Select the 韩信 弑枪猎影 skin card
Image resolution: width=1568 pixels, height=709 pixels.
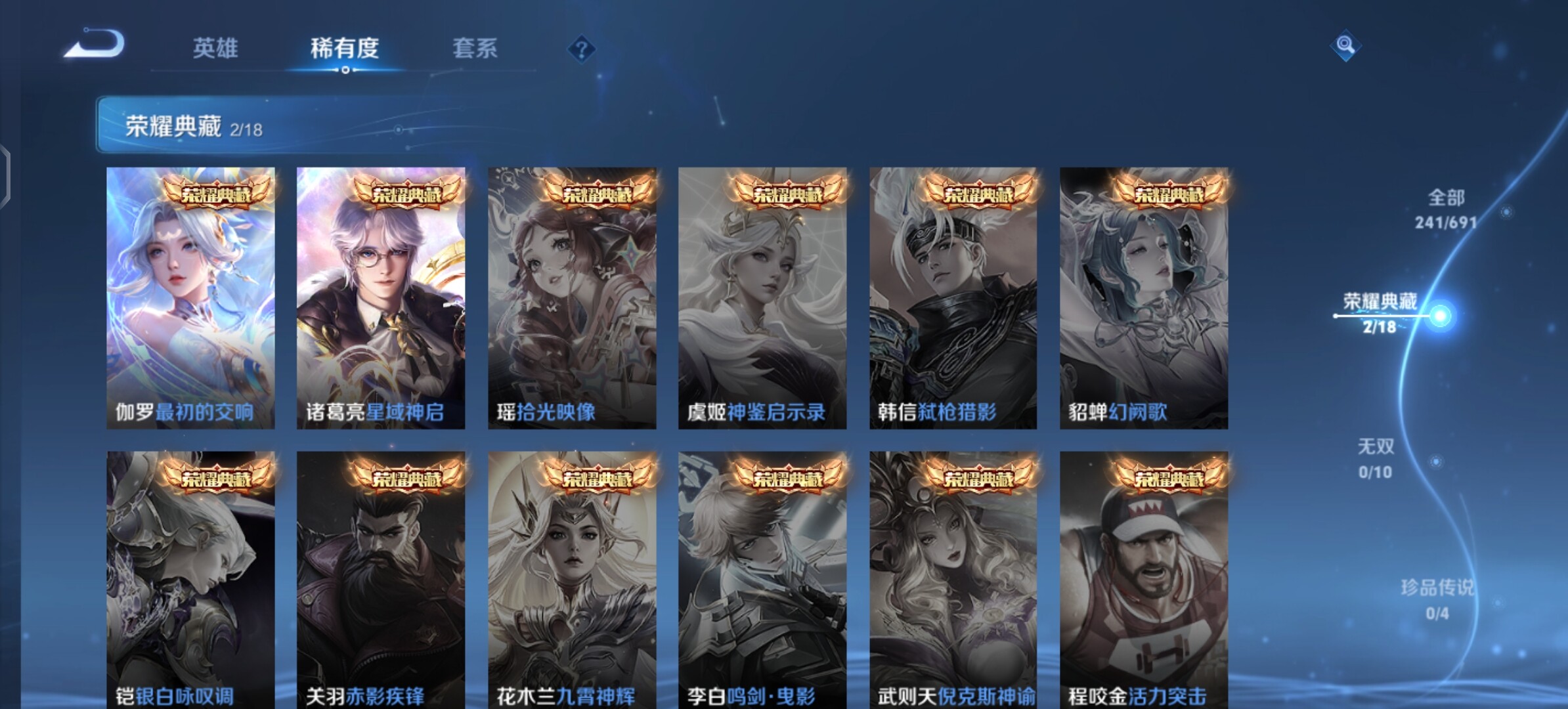[x=953, y=299]
